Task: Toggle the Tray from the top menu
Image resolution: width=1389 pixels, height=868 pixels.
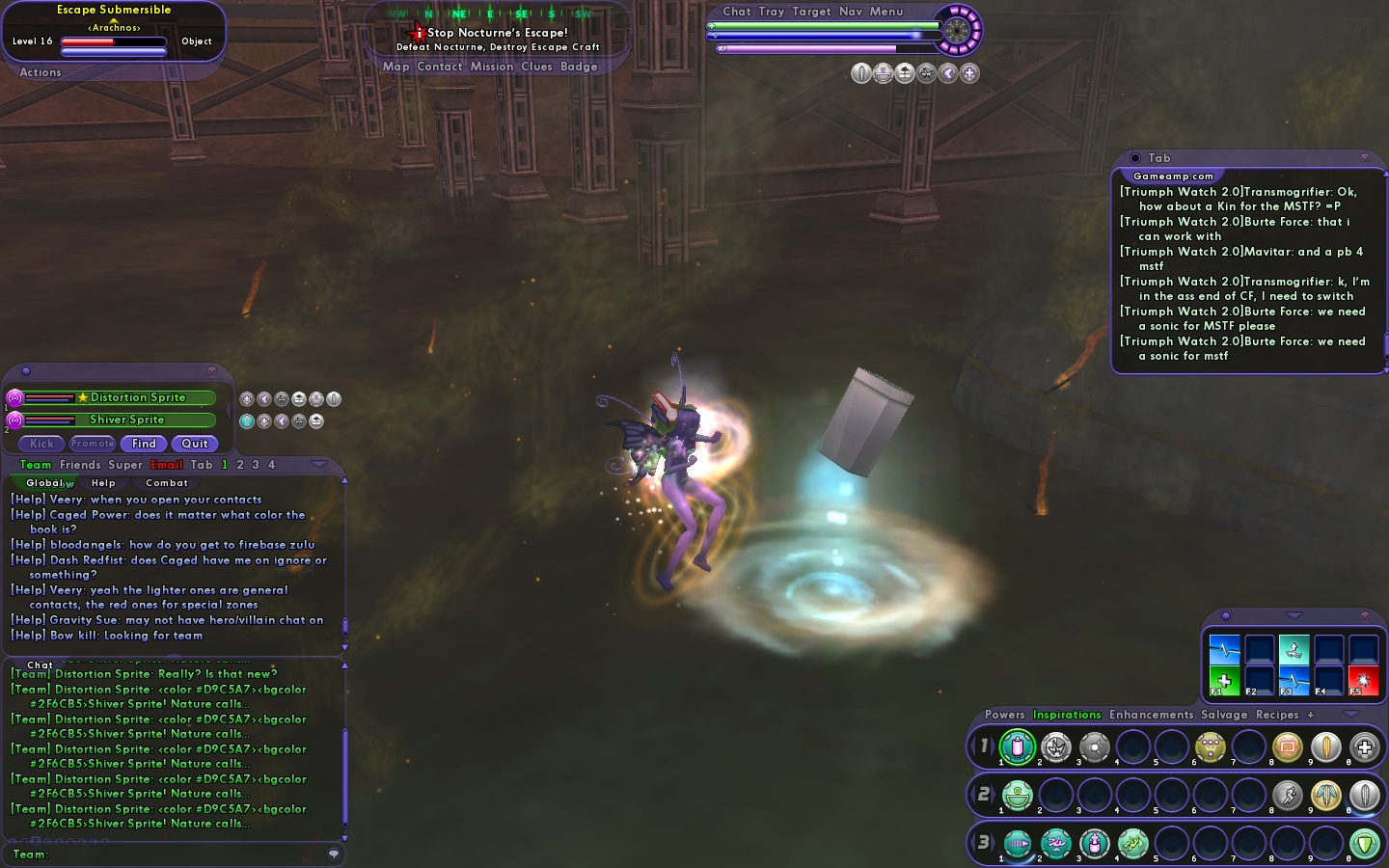Action: [x=772, y=12]
